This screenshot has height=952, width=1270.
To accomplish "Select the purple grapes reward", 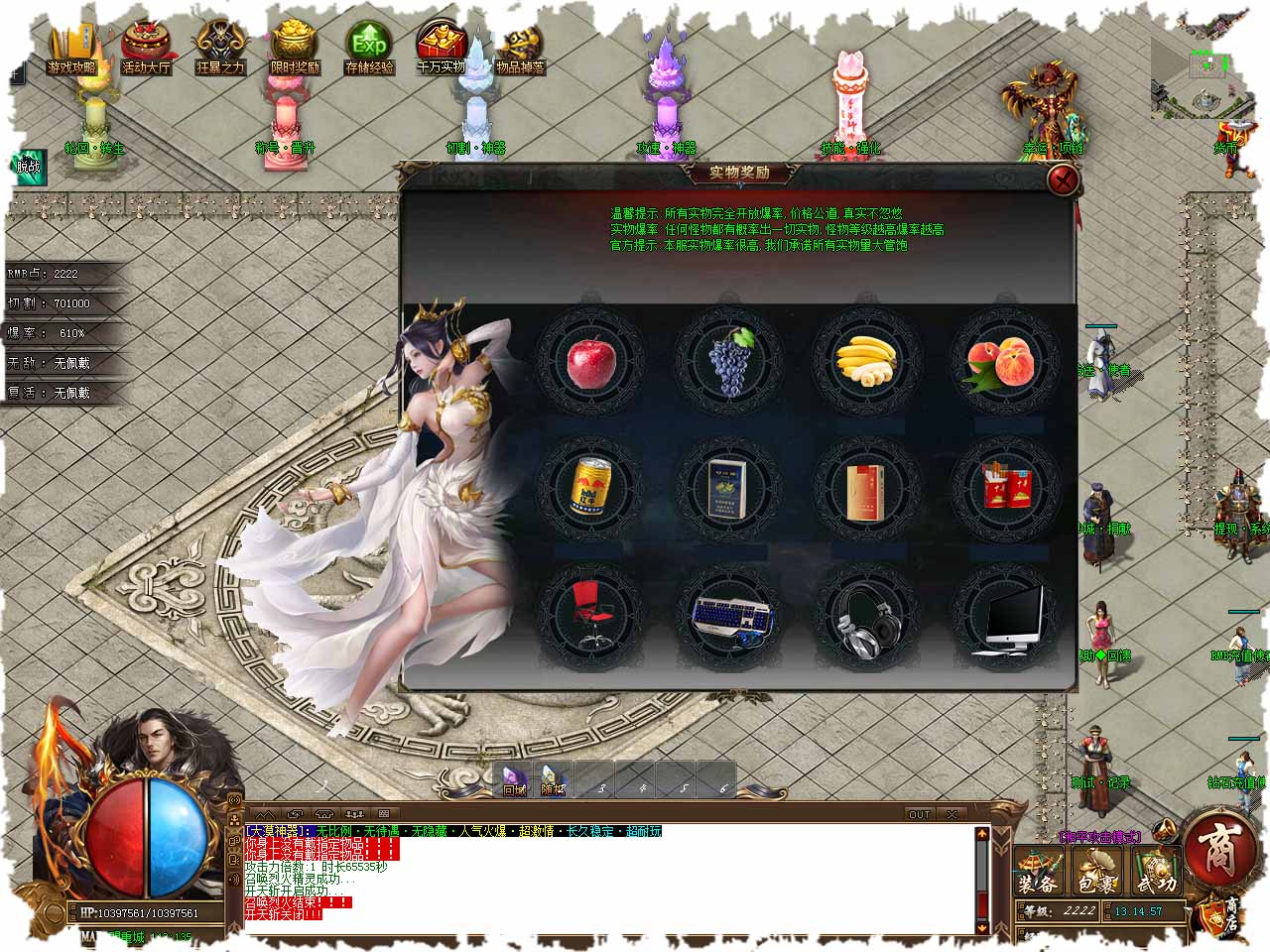I will coord(729,361).
